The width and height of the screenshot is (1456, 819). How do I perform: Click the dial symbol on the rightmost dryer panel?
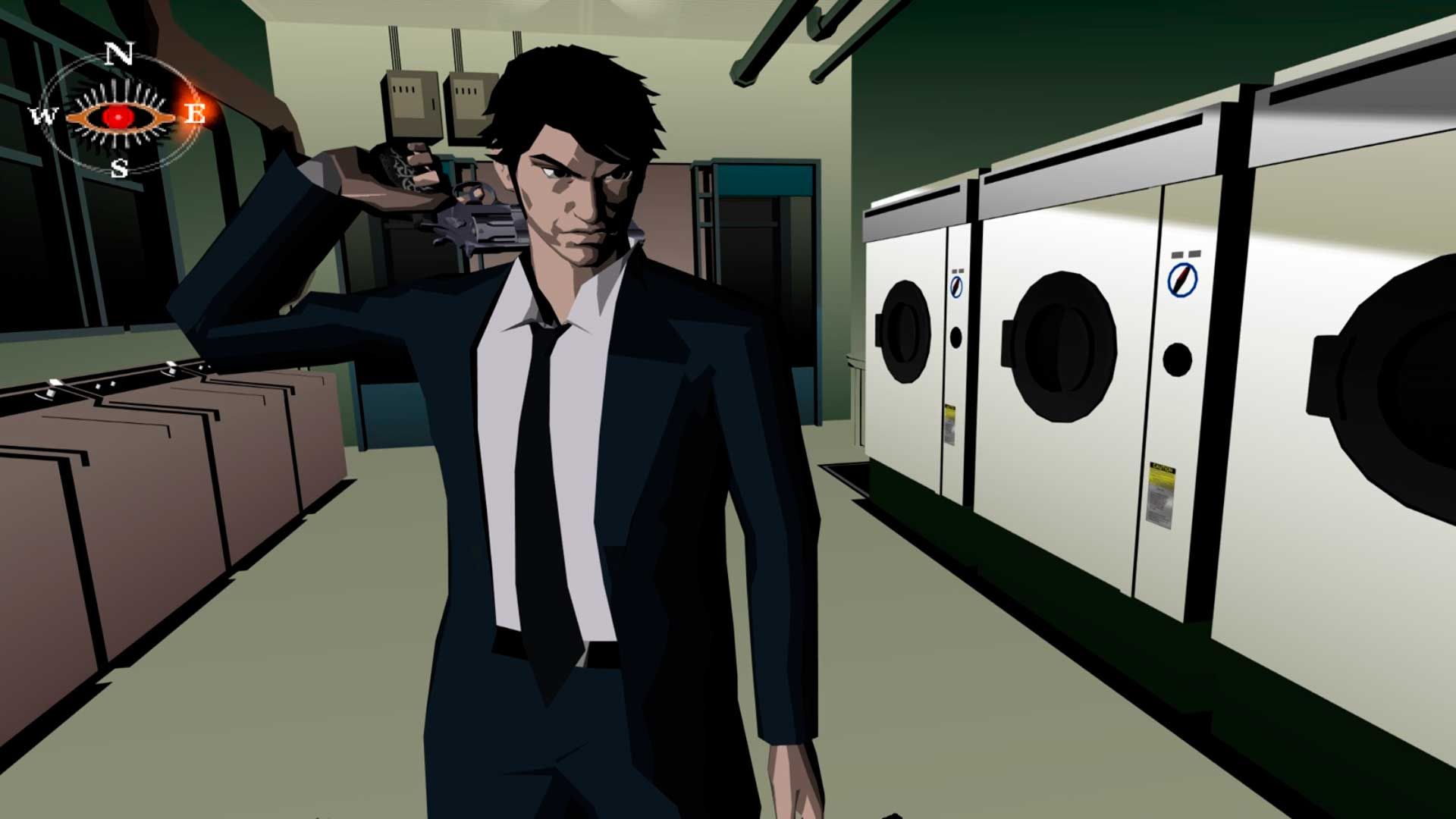coord(1181,280)
